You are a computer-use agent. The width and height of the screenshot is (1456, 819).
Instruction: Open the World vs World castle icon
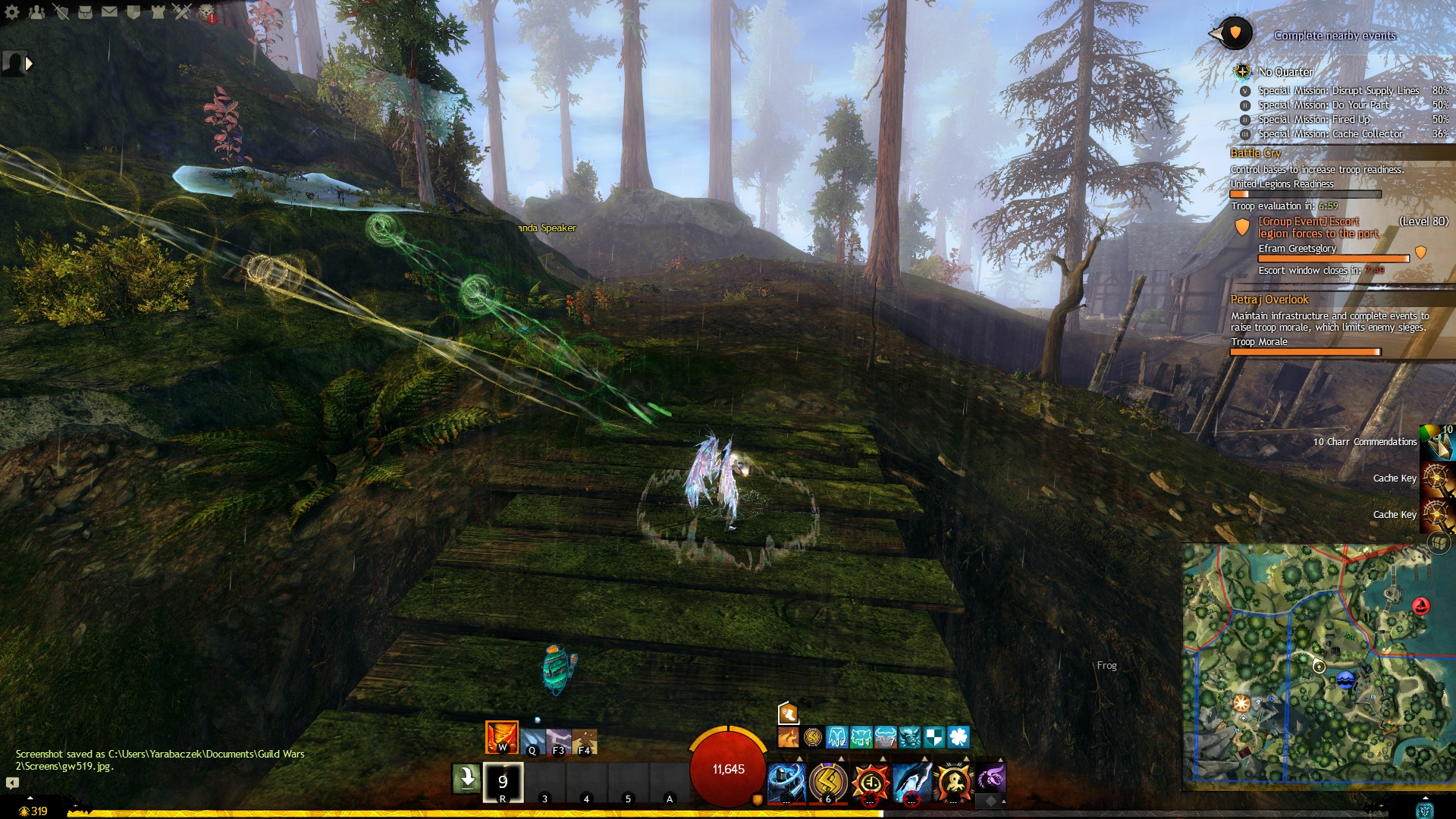[x=158, y=11]
